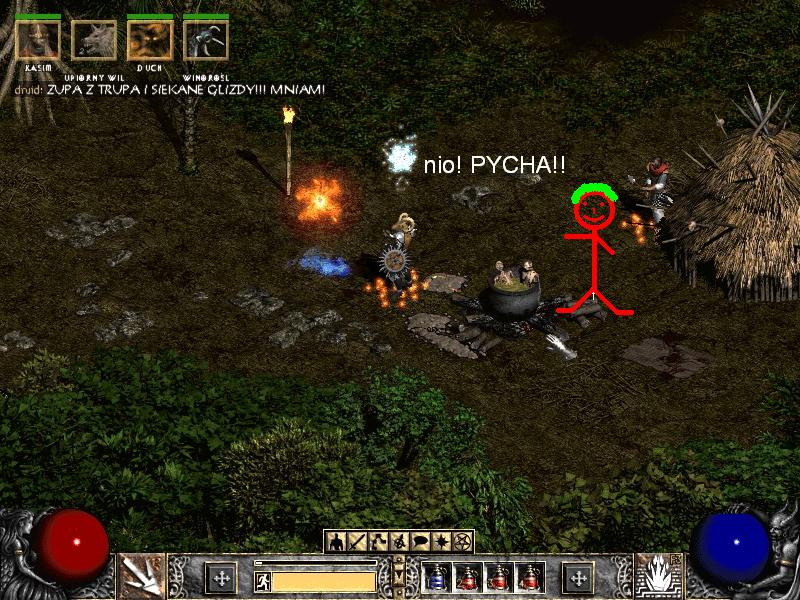
Task: Click the Upiorny Wil wolf portrait
Action: tap(94, 41)
